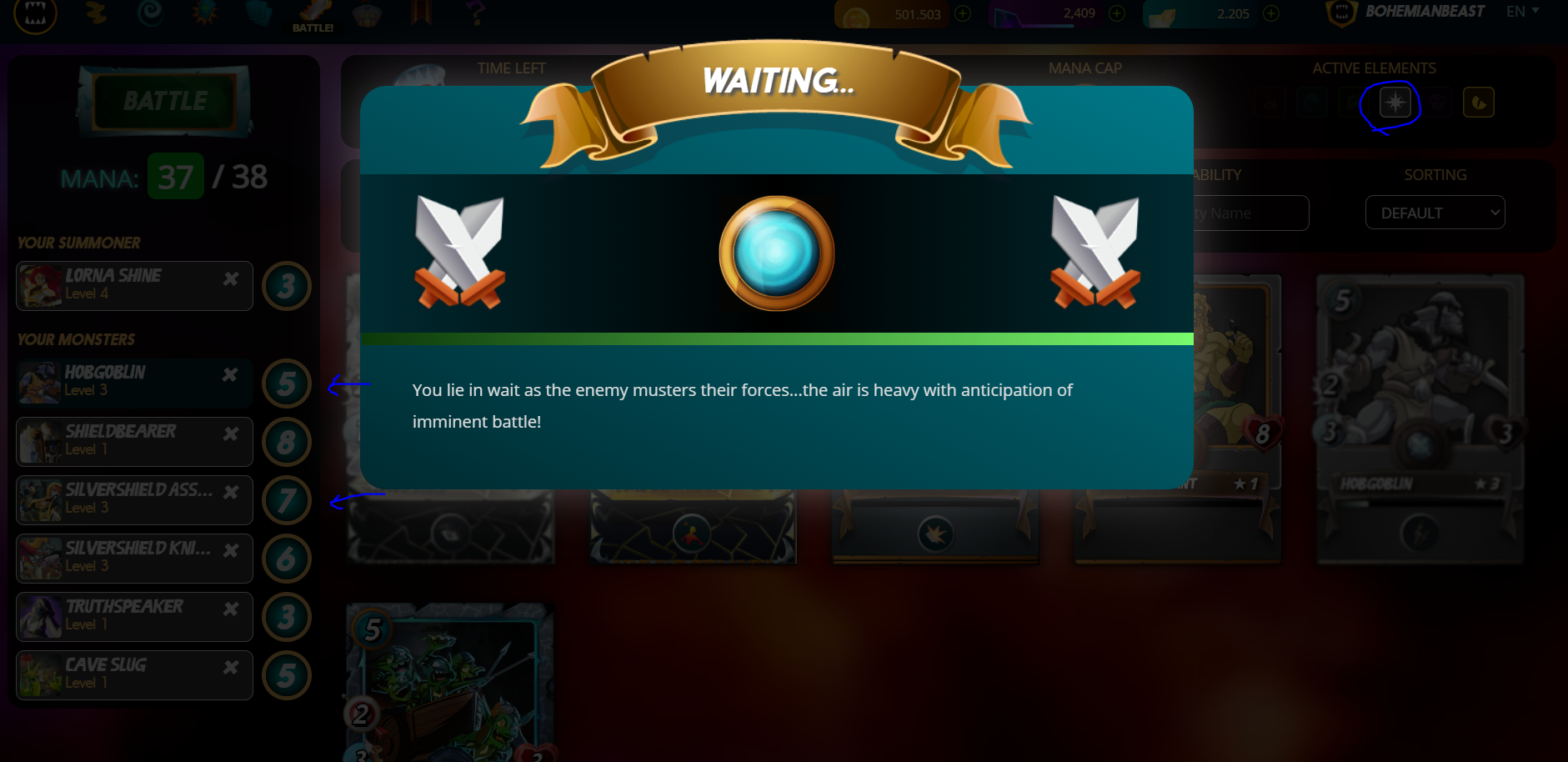Open help with the question mark icon
This screenshot has height=762, width=1568.
(x=475, y=13)
